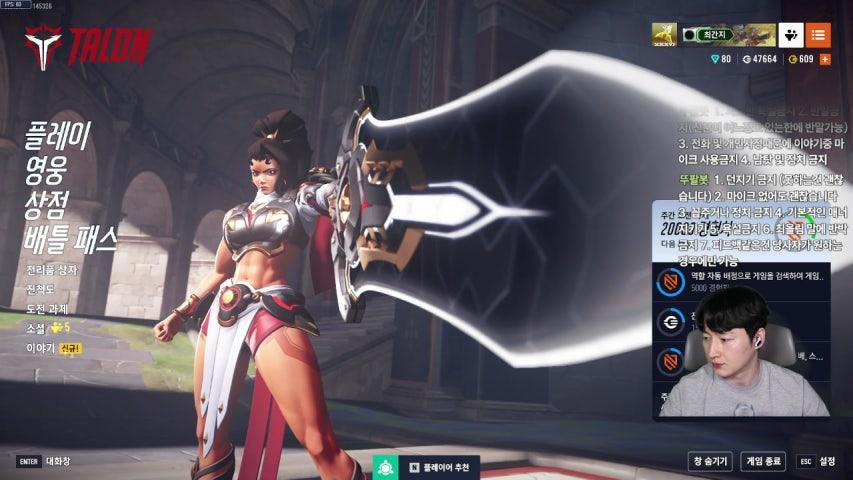Open 설정 (Settings) at bottom right
This screenshot has width=853, height=480.
(817, 461)
